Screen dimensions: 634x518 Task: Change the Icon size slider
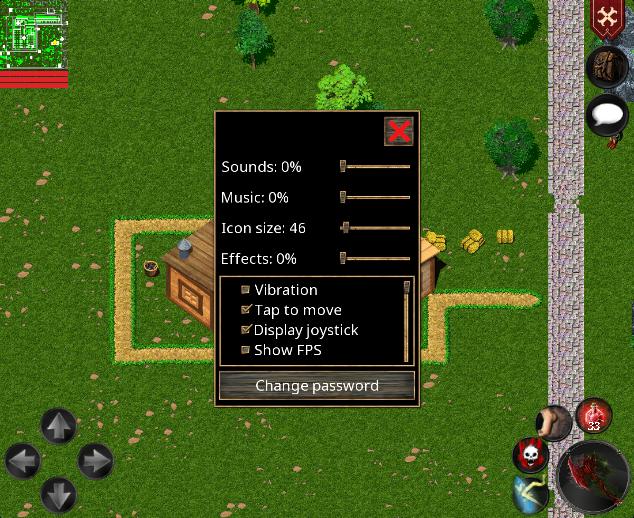click(x=345, y=228)
